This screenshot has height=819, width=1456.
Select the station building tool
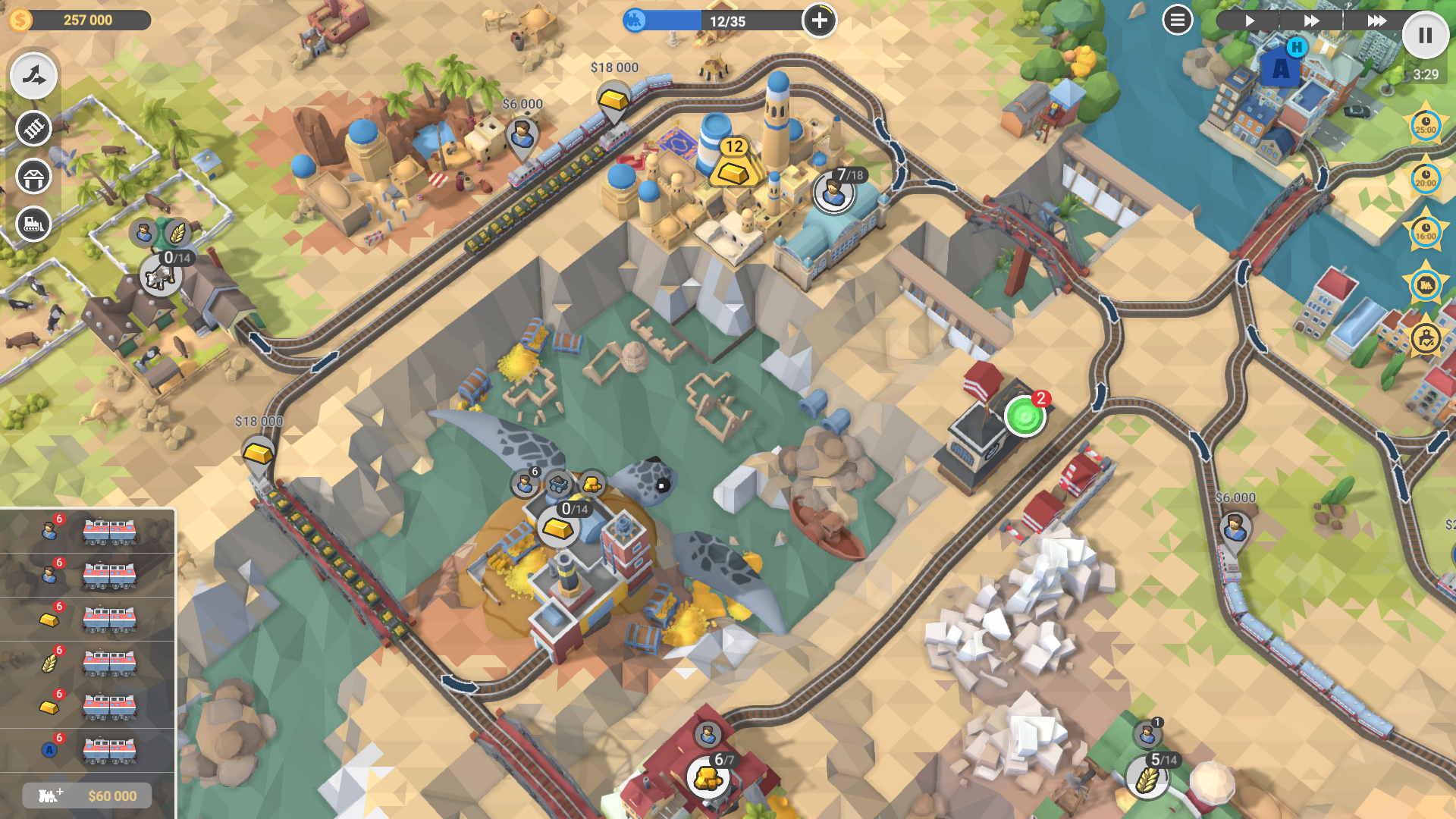point(33,177)
